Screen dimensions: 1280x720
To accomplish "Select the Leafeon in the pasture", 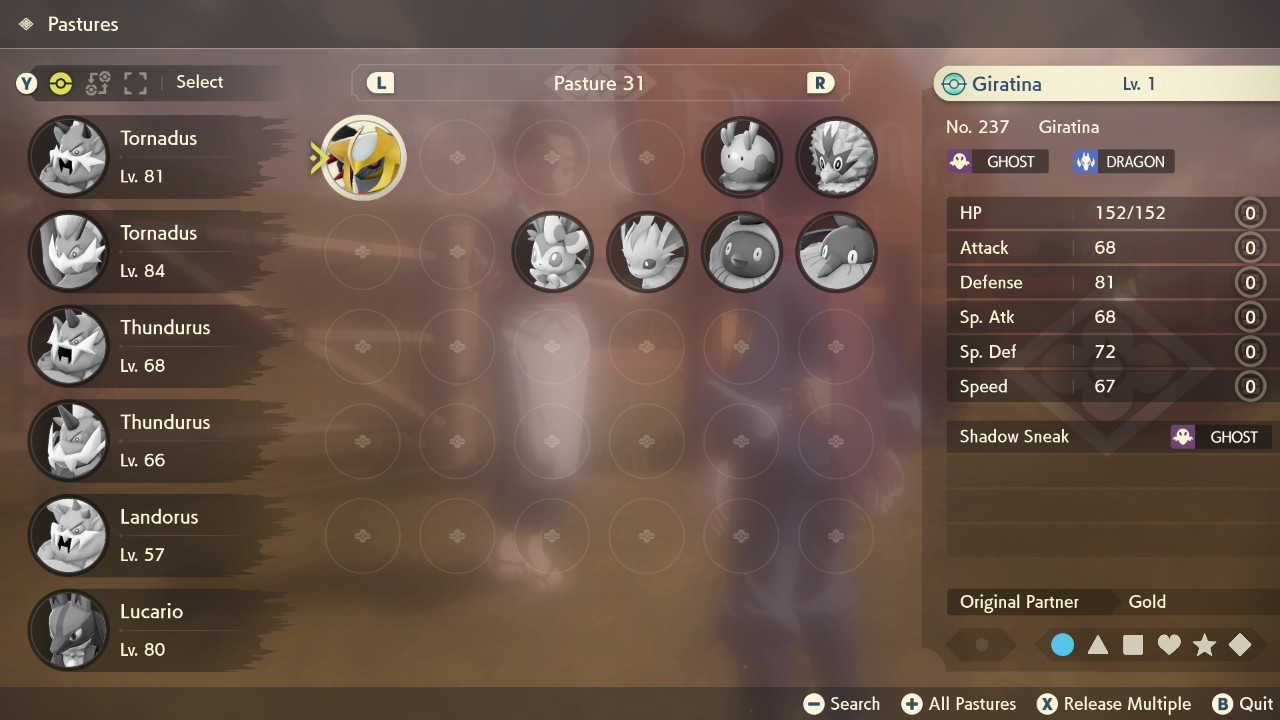I will (647, 252).
